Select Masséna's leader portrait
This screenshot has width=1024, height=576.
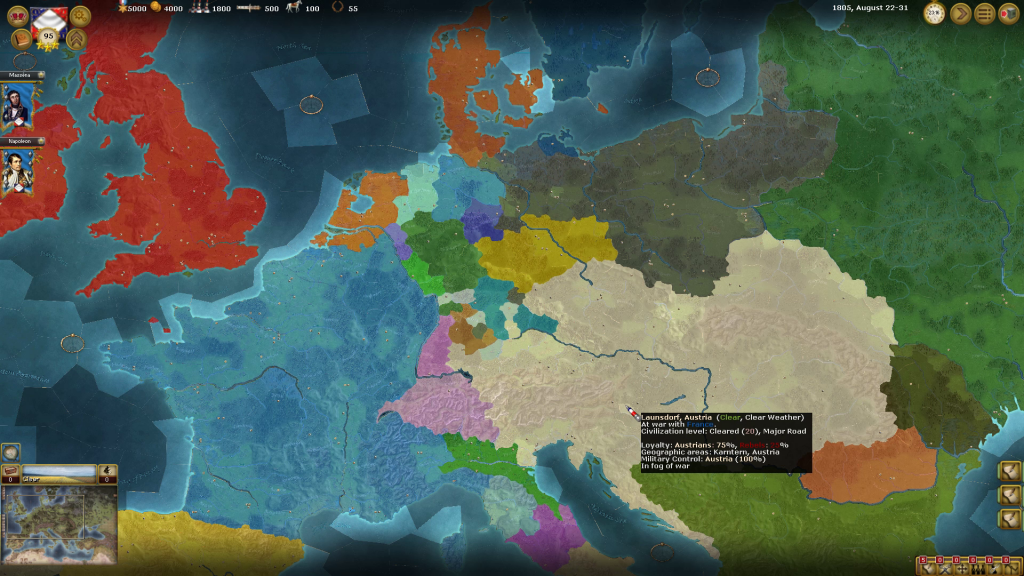pyautogui.click(x=15, y=105)
